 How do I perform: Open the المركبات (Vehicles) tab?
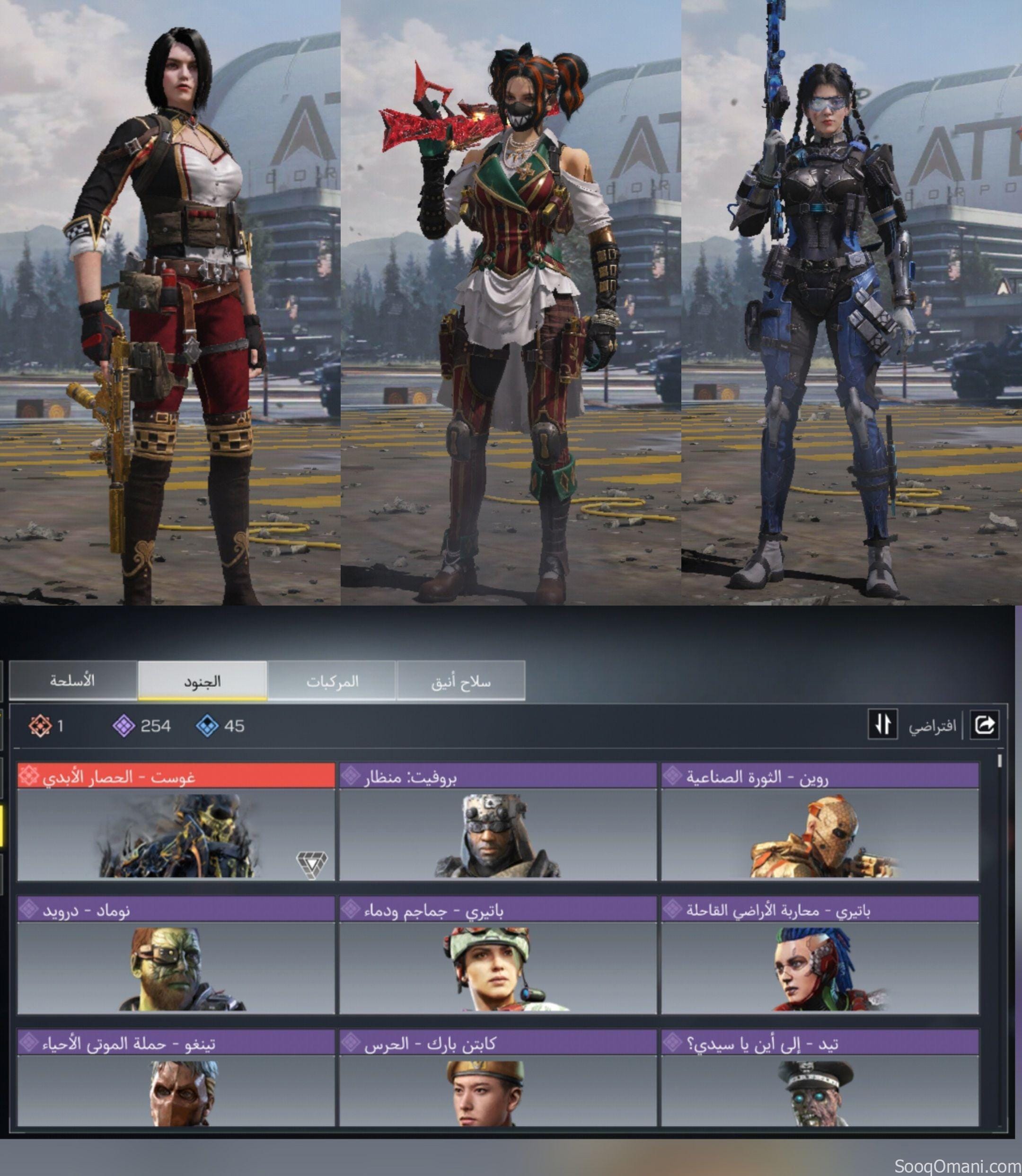coord(332,681)
